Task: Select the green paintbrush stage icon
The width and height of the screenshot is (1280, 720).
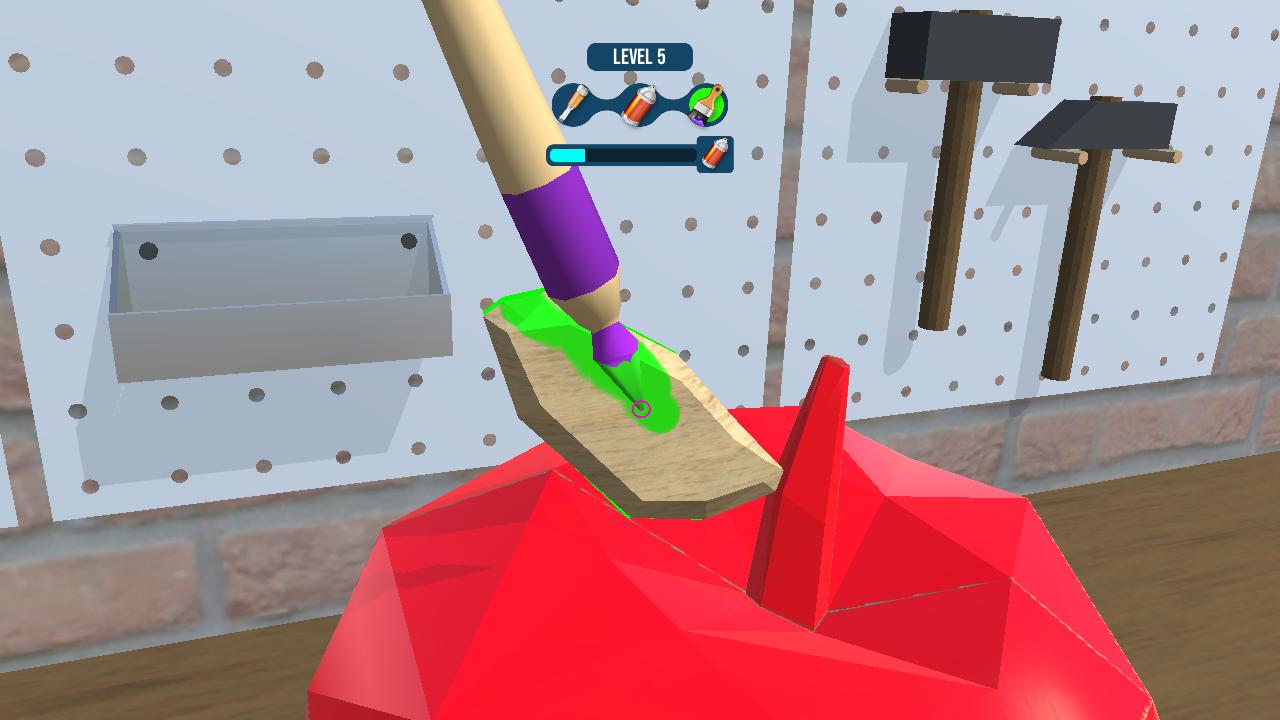Action: tap(707, 106)
